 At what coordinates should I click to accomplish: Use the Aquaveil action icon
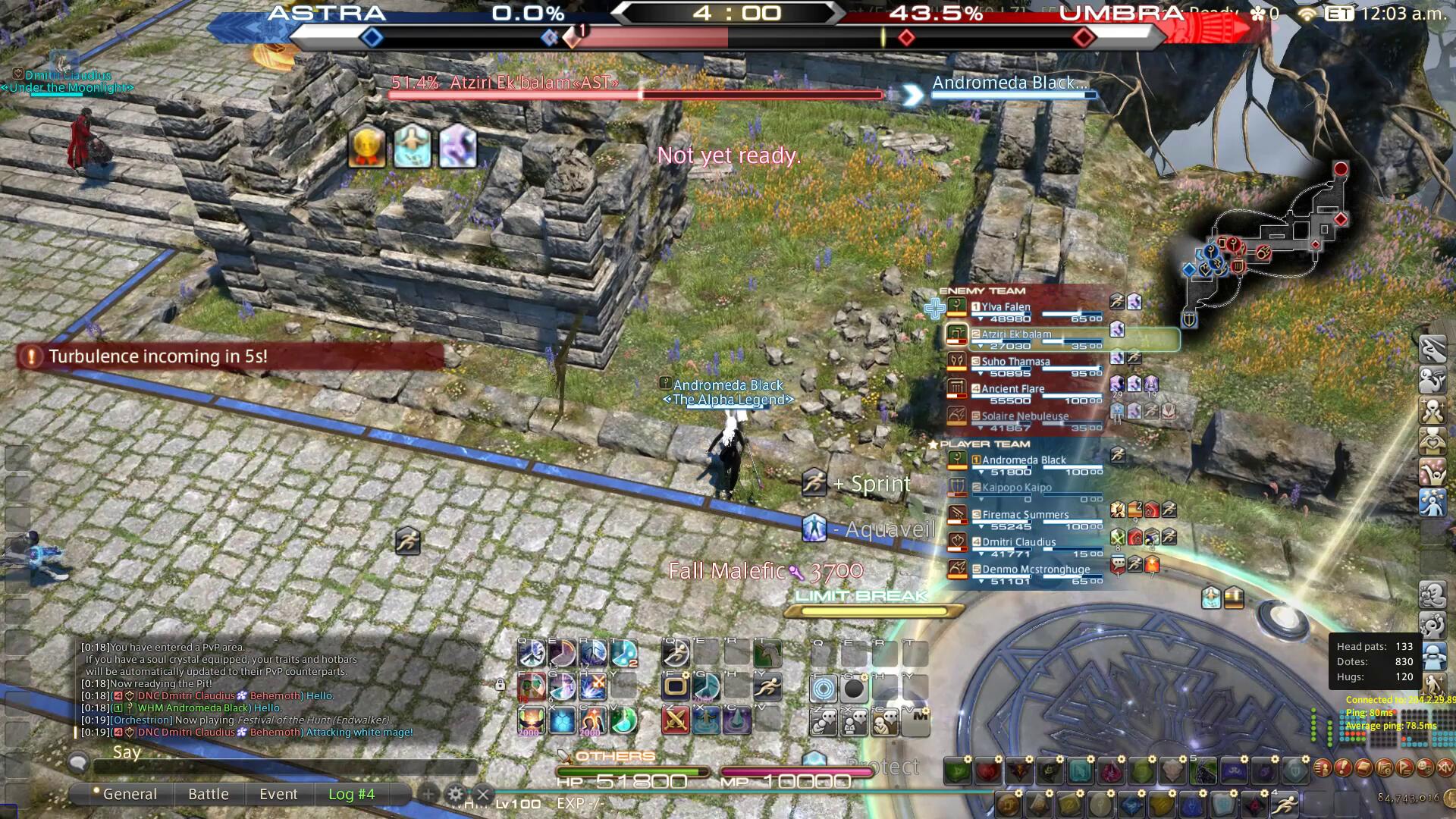point(815,527)
